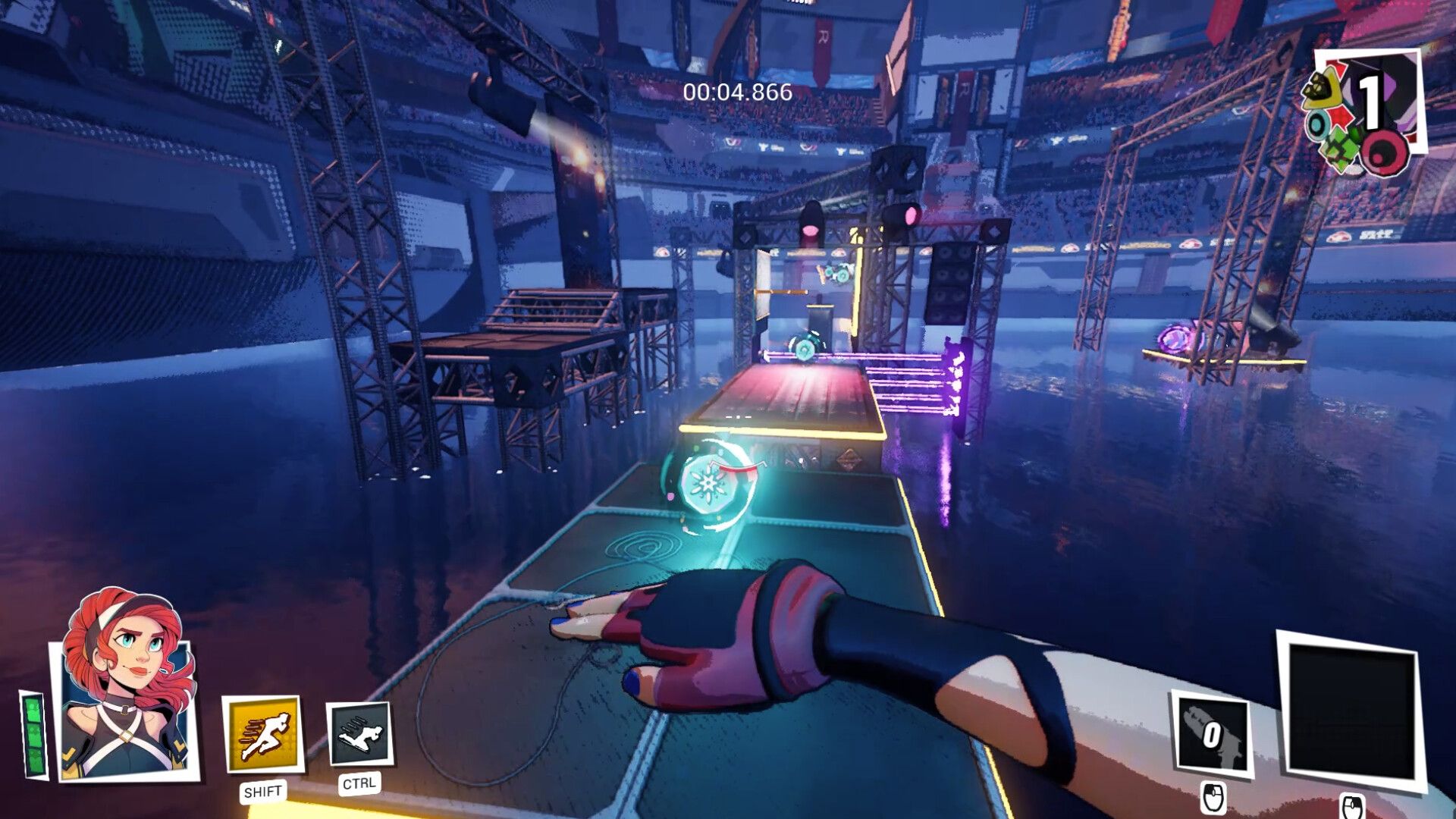The height and width of the screenshot is (819, 1456).
Task: Click the large empty black card slot
Action: pos(1349,713)
